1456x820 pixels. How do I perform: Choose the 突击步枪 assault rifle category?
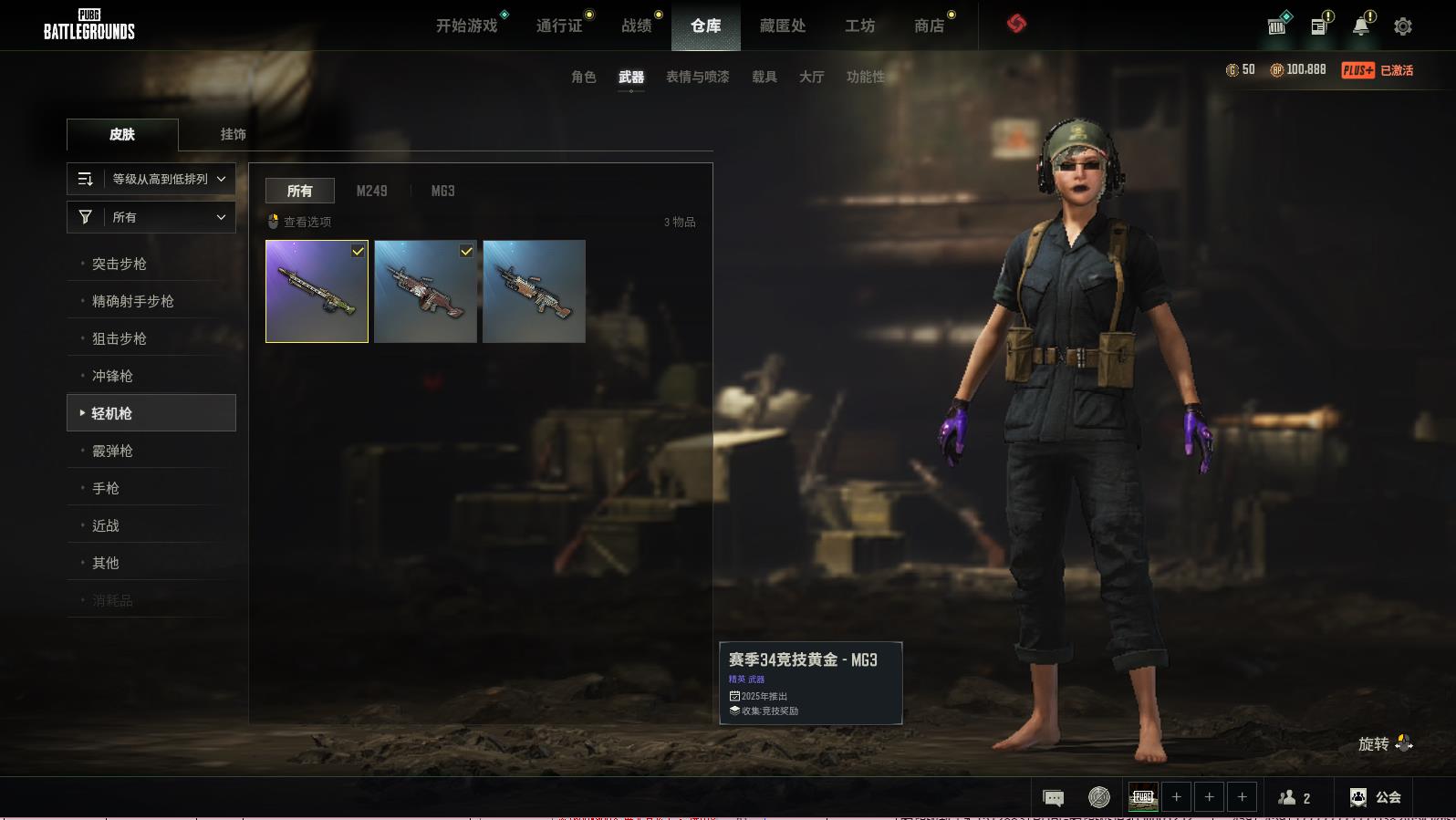tap(120, 264)
